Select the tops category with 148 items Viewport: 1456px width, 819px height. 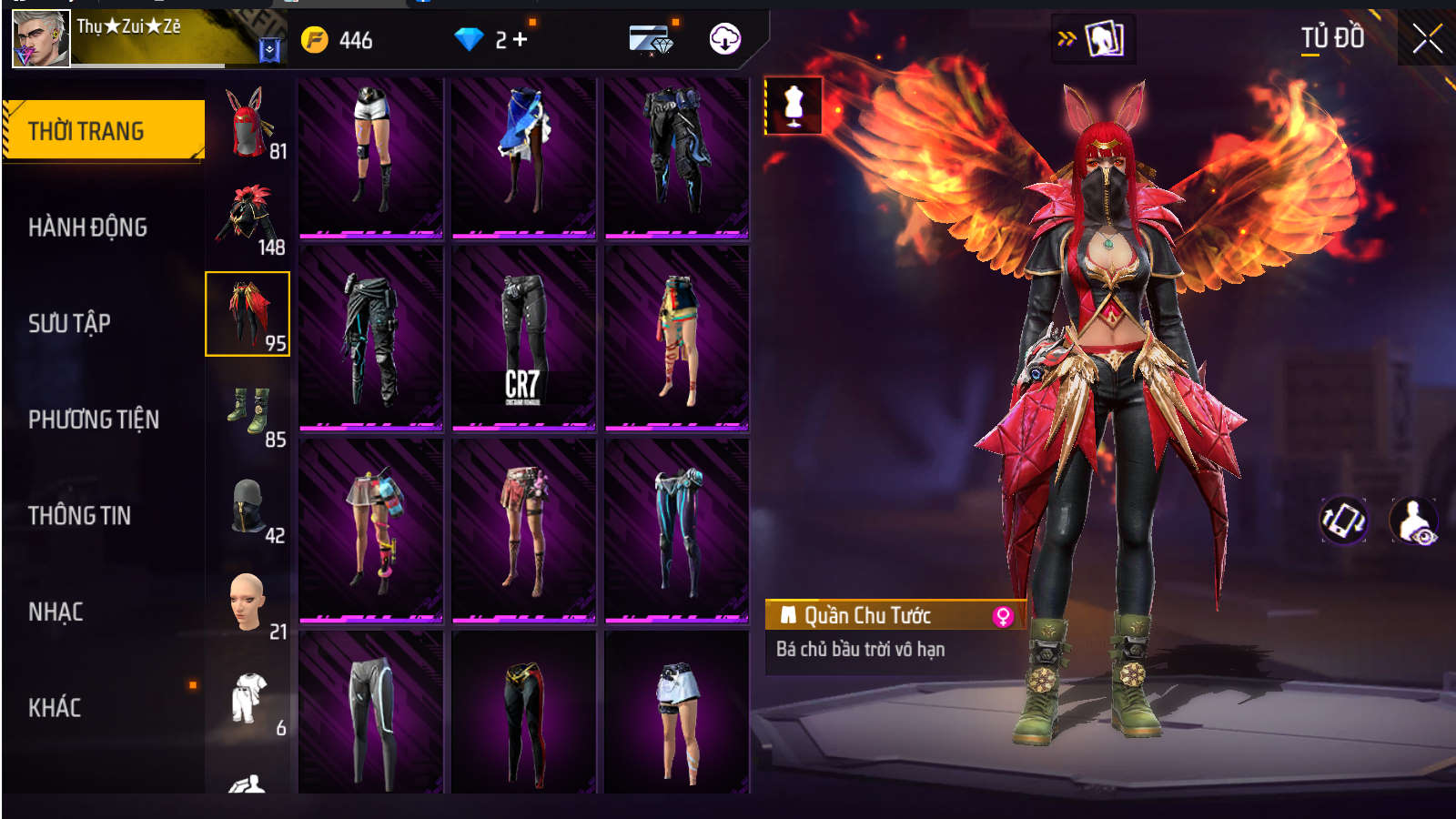click(x=248, y=218)
